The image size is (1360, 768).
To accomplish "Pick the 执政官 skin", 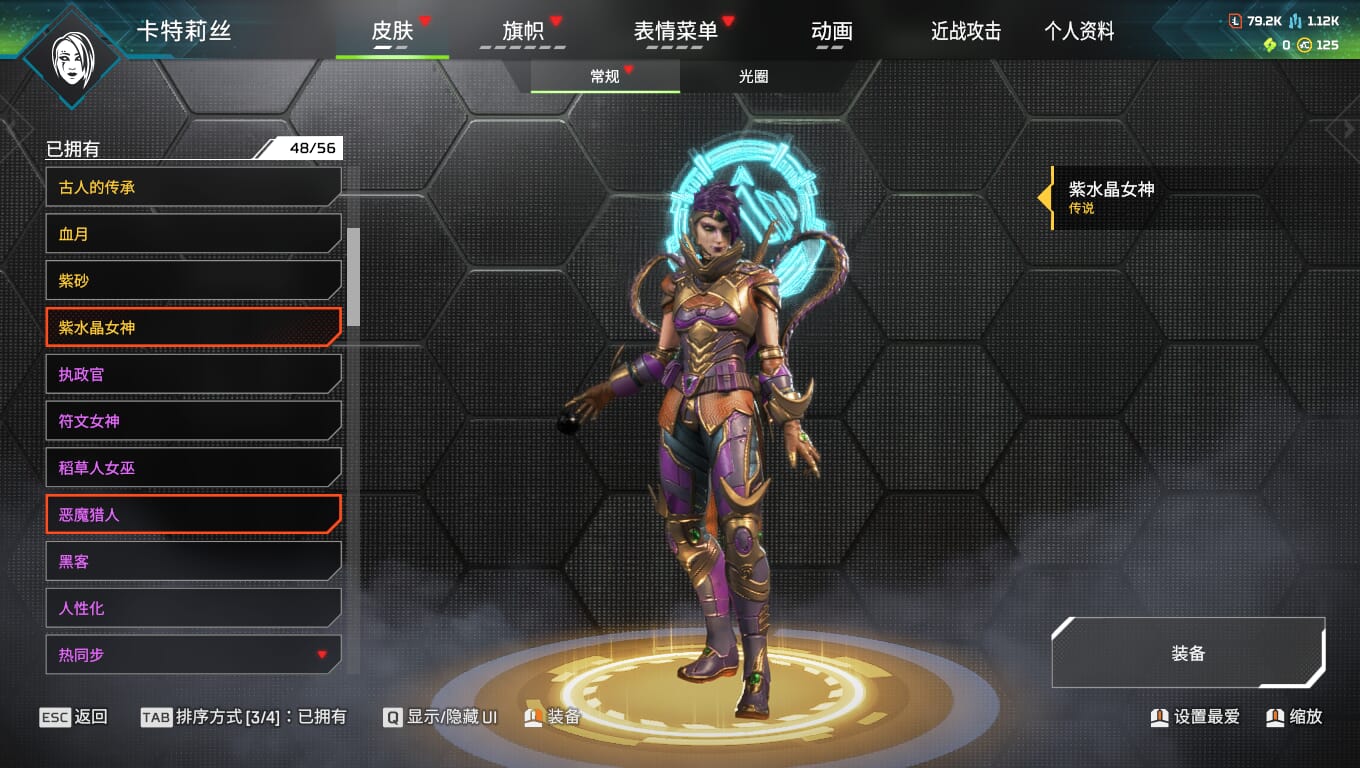I will (193, 374).
